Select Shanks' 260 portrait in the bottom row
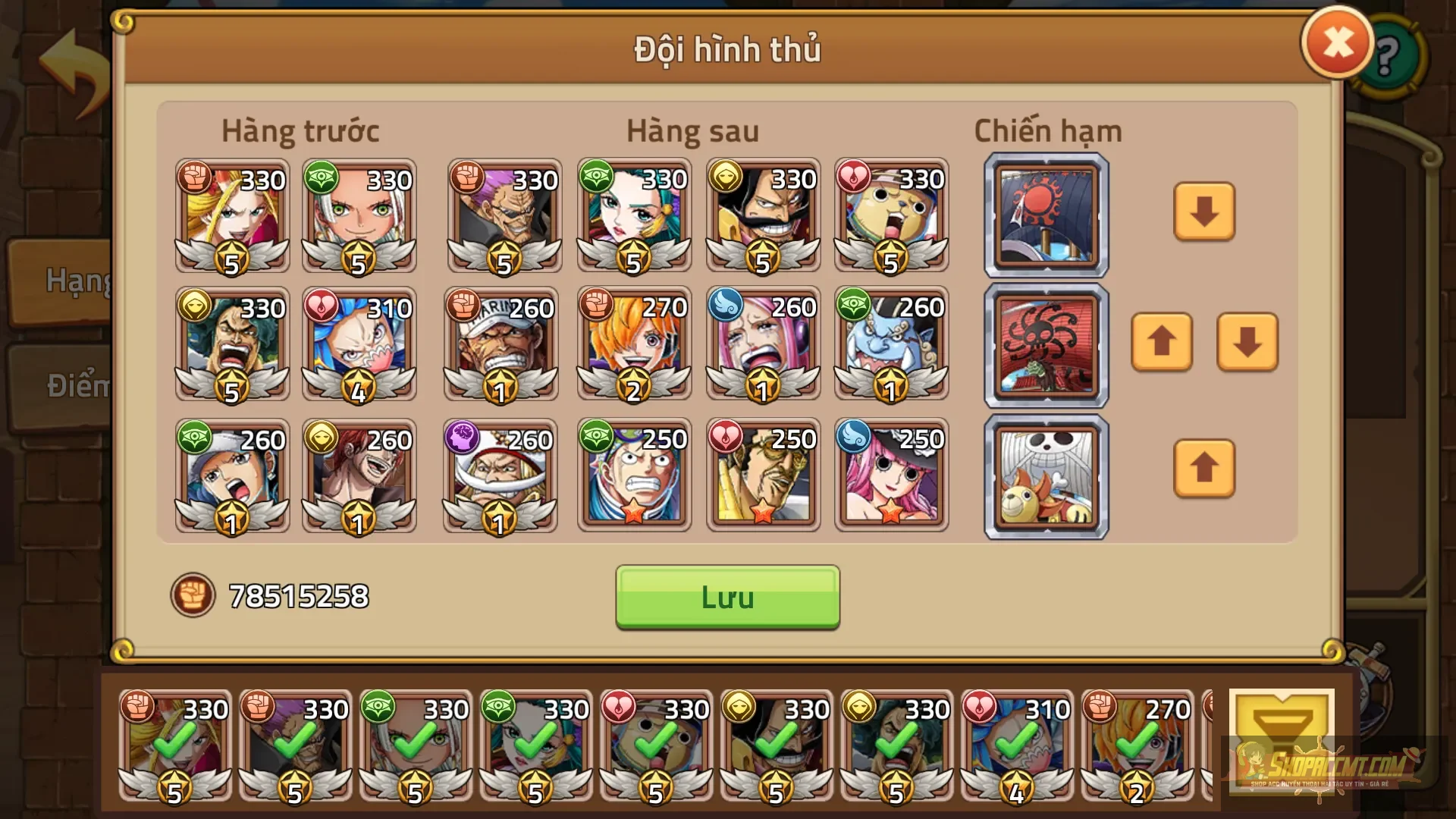Image resolution: width=1456 pixels, height=819 pixels. pyautogui.click(x=360, y=475)
